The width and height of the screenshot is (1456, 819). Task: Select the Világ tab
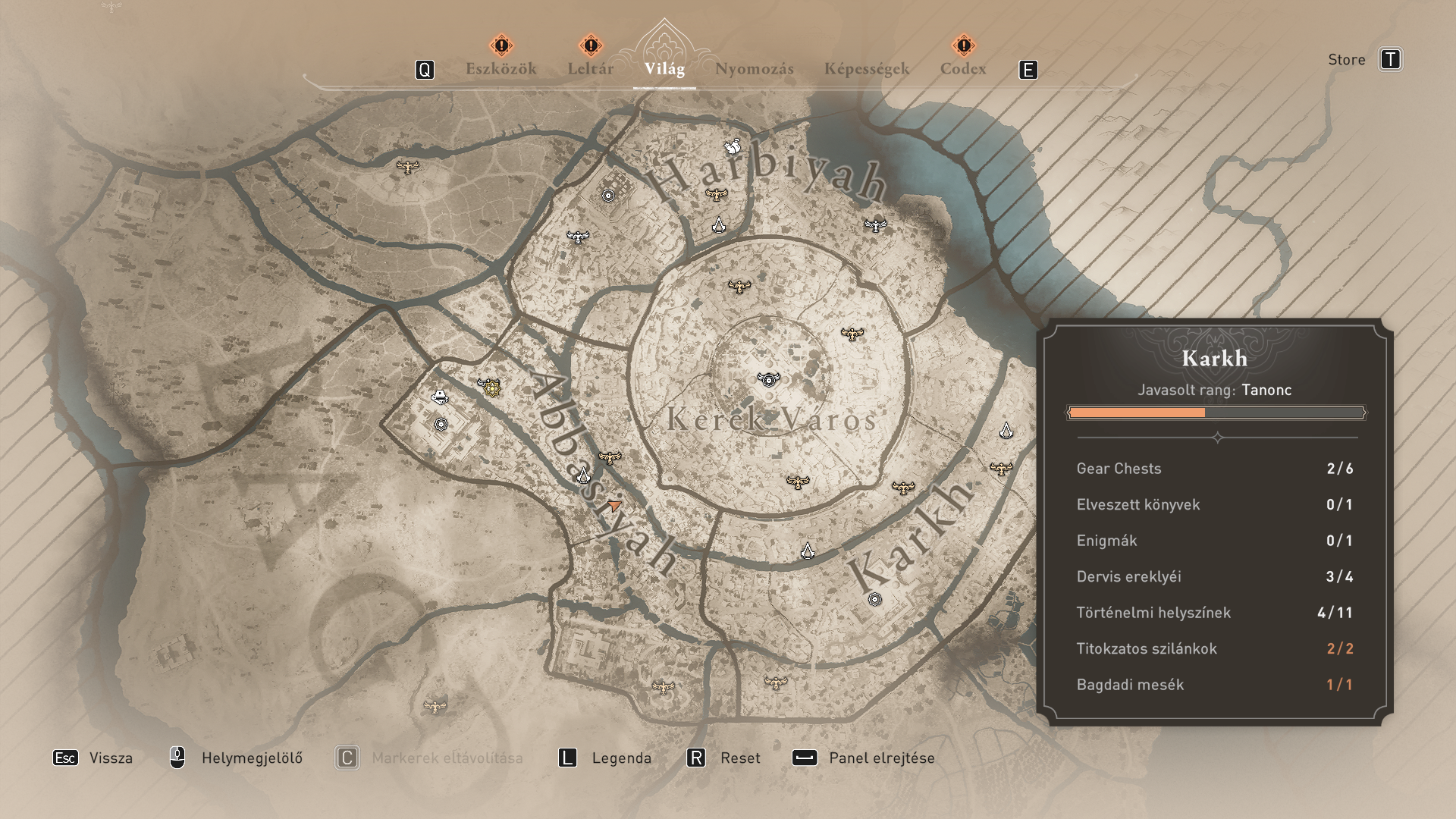pos(664,69)
